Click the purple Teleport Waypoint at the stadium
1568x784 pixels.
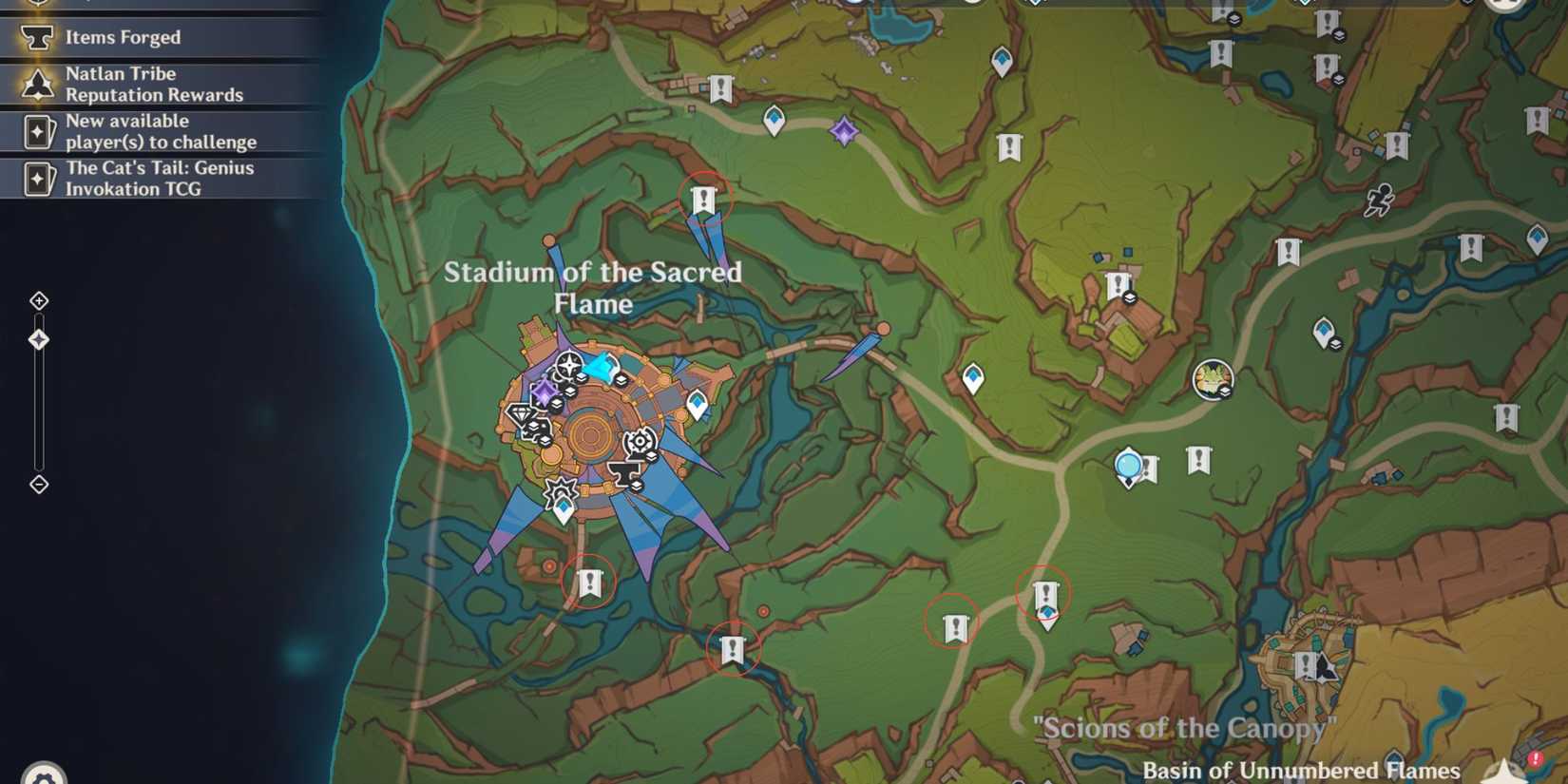pos(545,391)
